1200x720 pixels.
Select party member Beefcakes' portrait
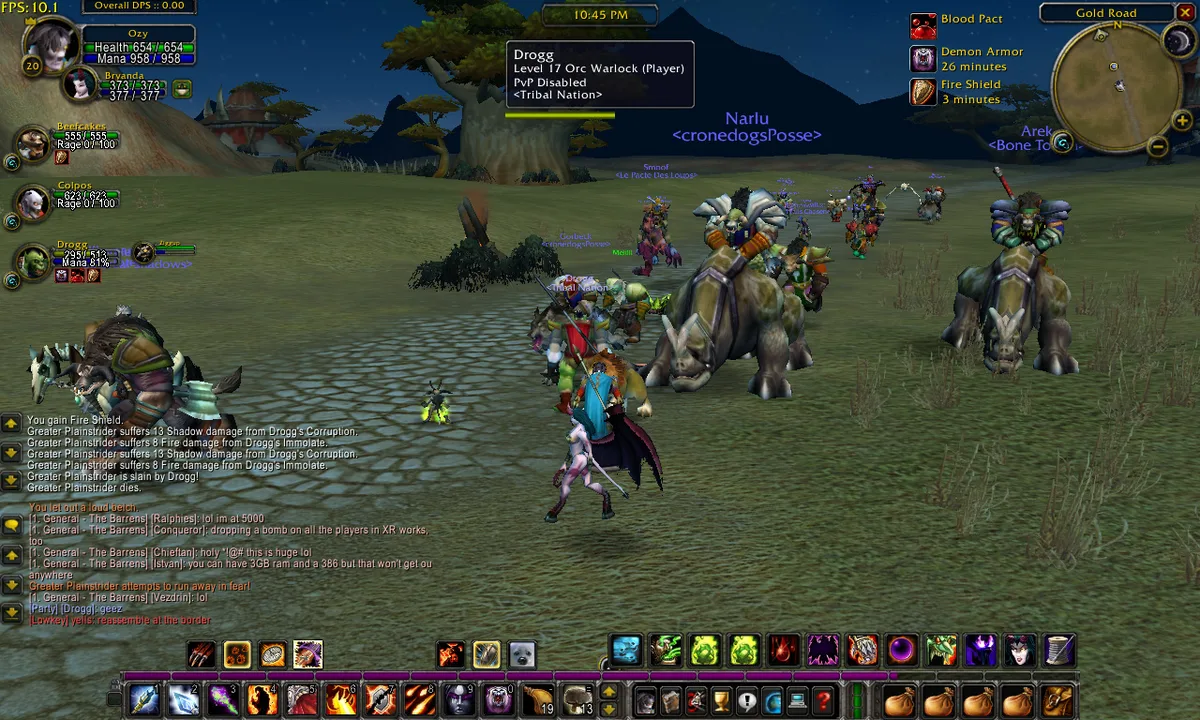33,144
